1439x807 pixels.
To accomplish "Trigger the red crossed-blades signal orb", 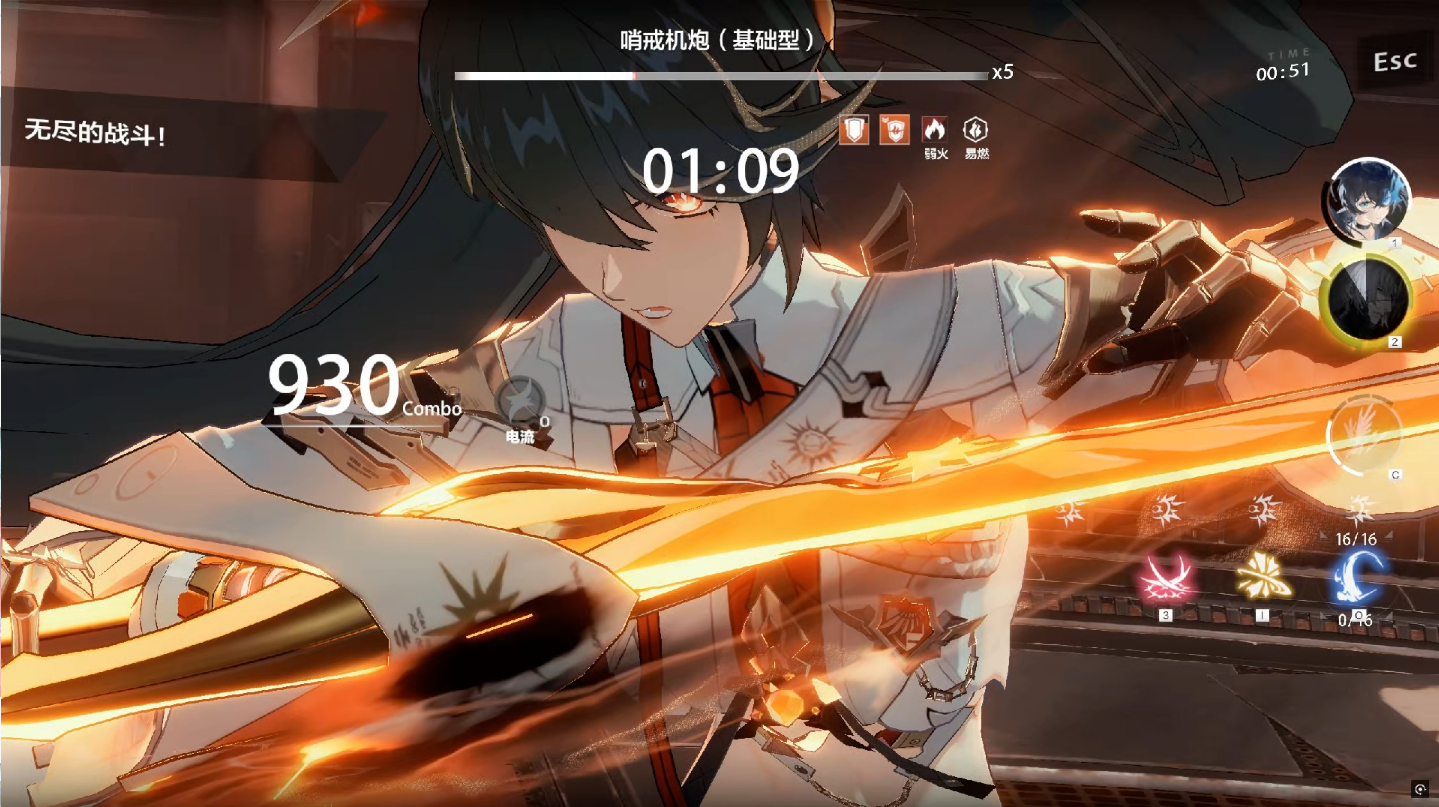I will 1165,579.
